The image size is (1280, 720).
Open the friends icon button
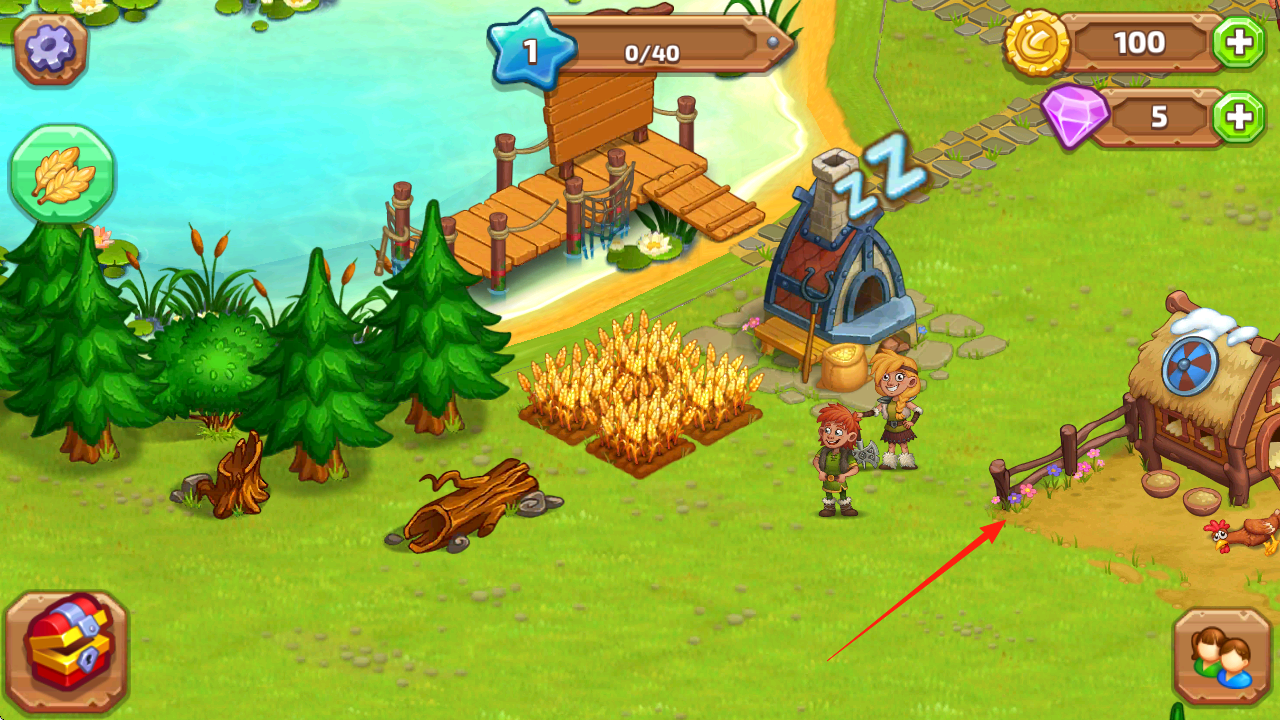(x=1221, y=656)
